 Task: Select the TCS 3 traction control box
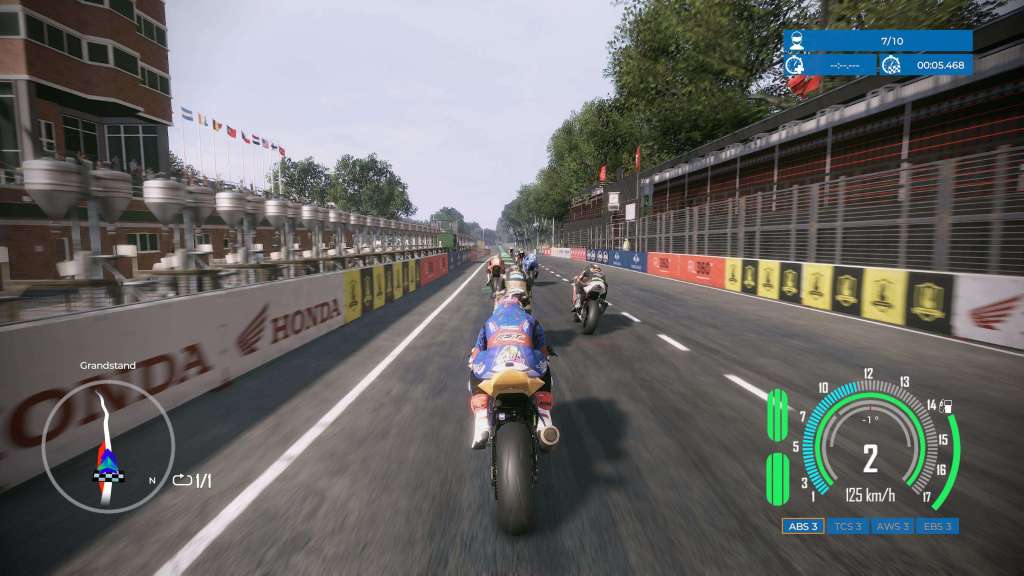pos(848,526)
